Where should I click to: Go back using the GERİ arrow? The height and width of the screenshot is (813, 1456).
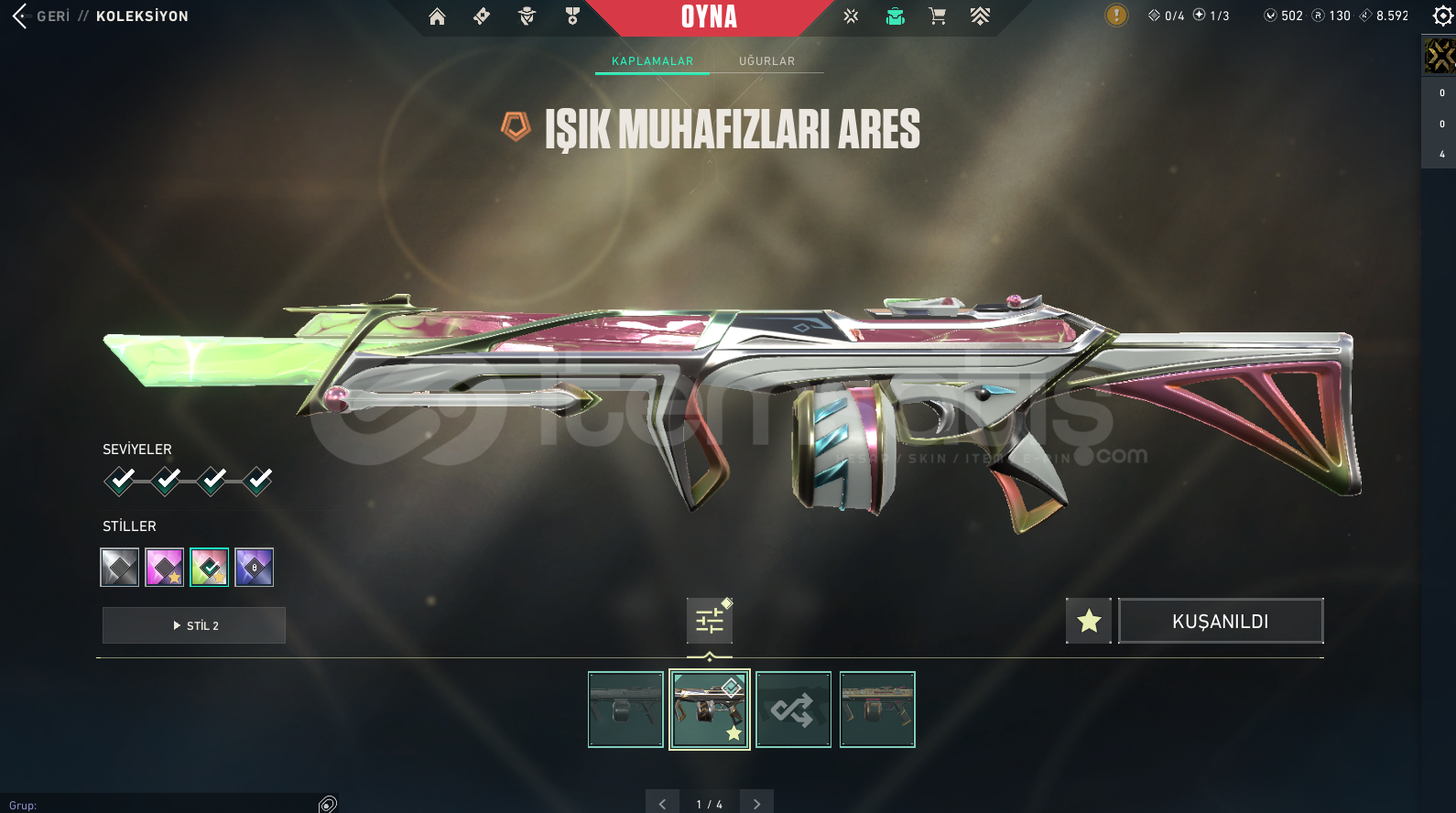point(20,16)
